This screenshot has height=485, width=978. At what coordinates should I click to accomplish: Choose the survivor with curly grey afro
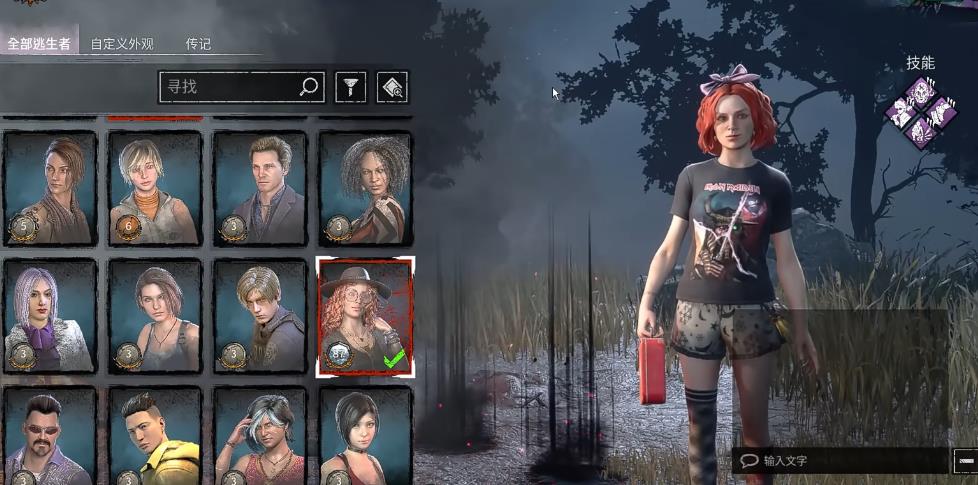click(365, 188)
